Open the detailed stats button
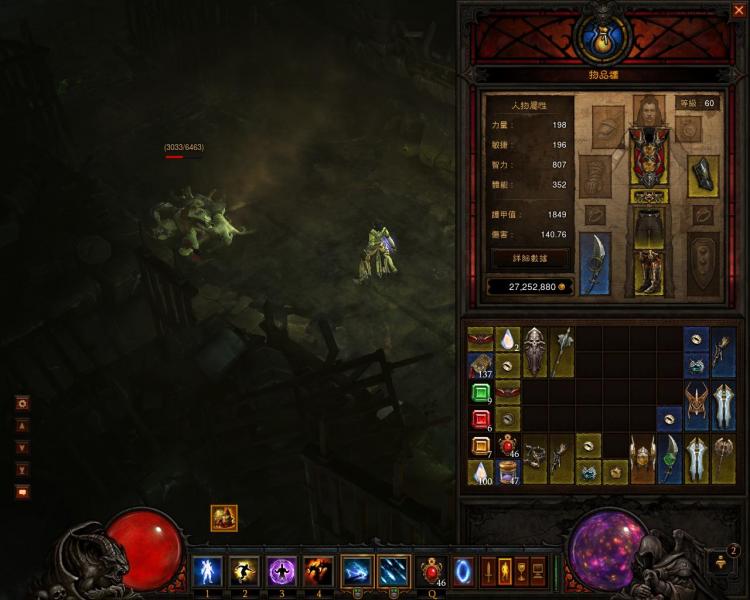750x600 pixels. pos(530,257)
